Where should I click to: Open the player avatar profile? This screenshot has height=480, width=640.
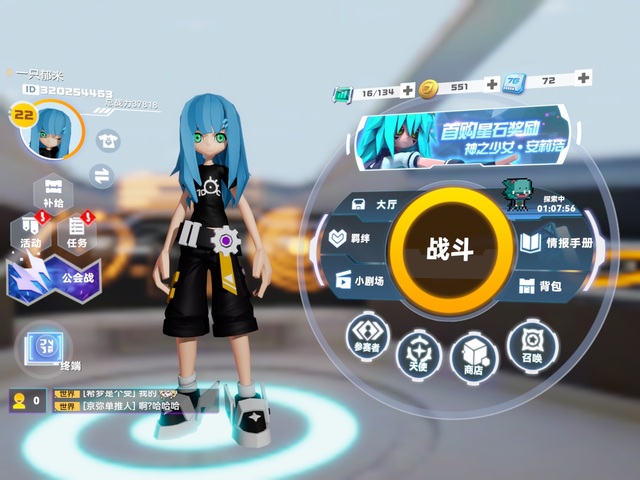pos(52,131)
